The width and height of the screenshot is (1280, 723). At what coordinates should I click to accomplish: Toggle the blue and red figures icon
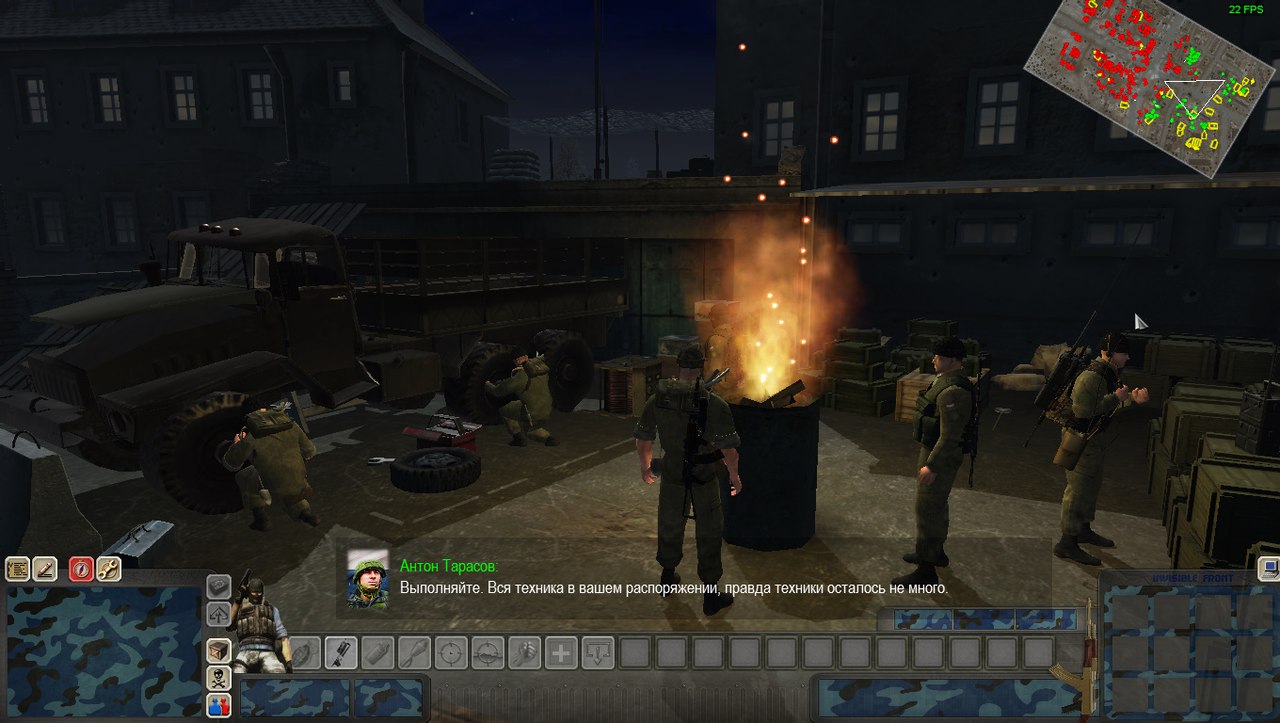click(x=219, y=706)
